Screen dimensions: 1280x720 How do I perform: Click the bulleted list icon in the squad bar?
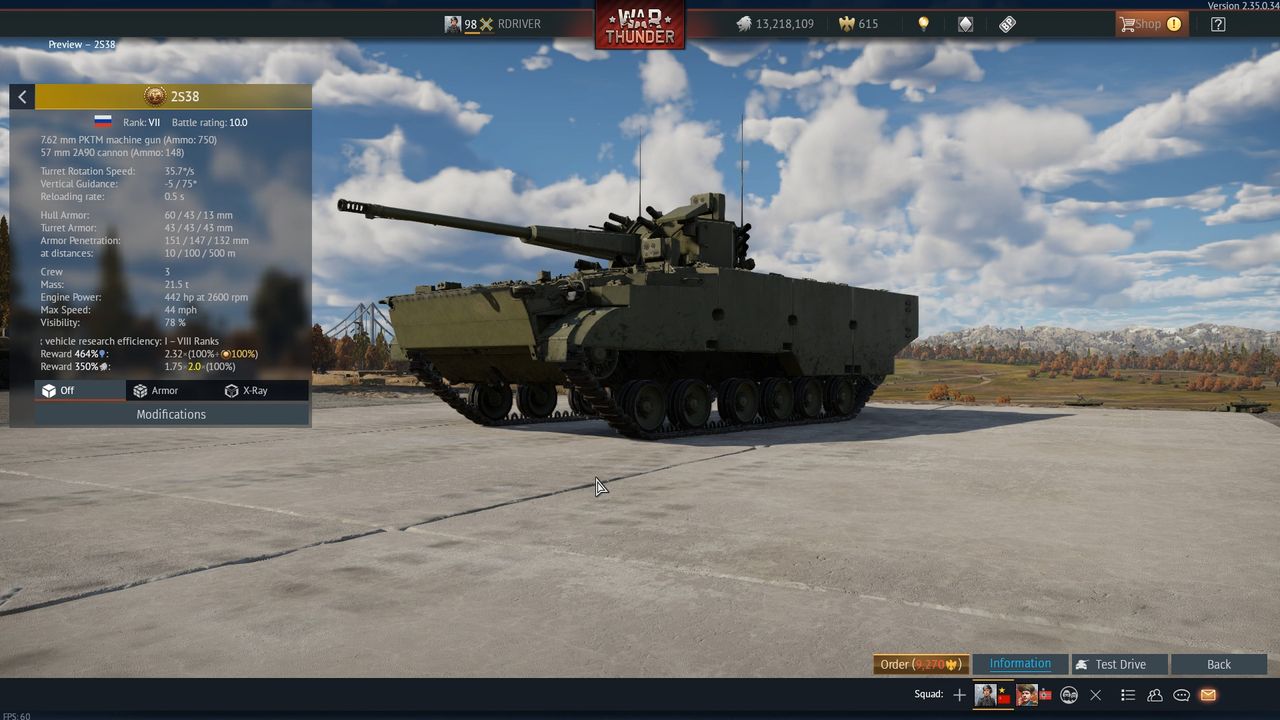[x=1128, y=694]
